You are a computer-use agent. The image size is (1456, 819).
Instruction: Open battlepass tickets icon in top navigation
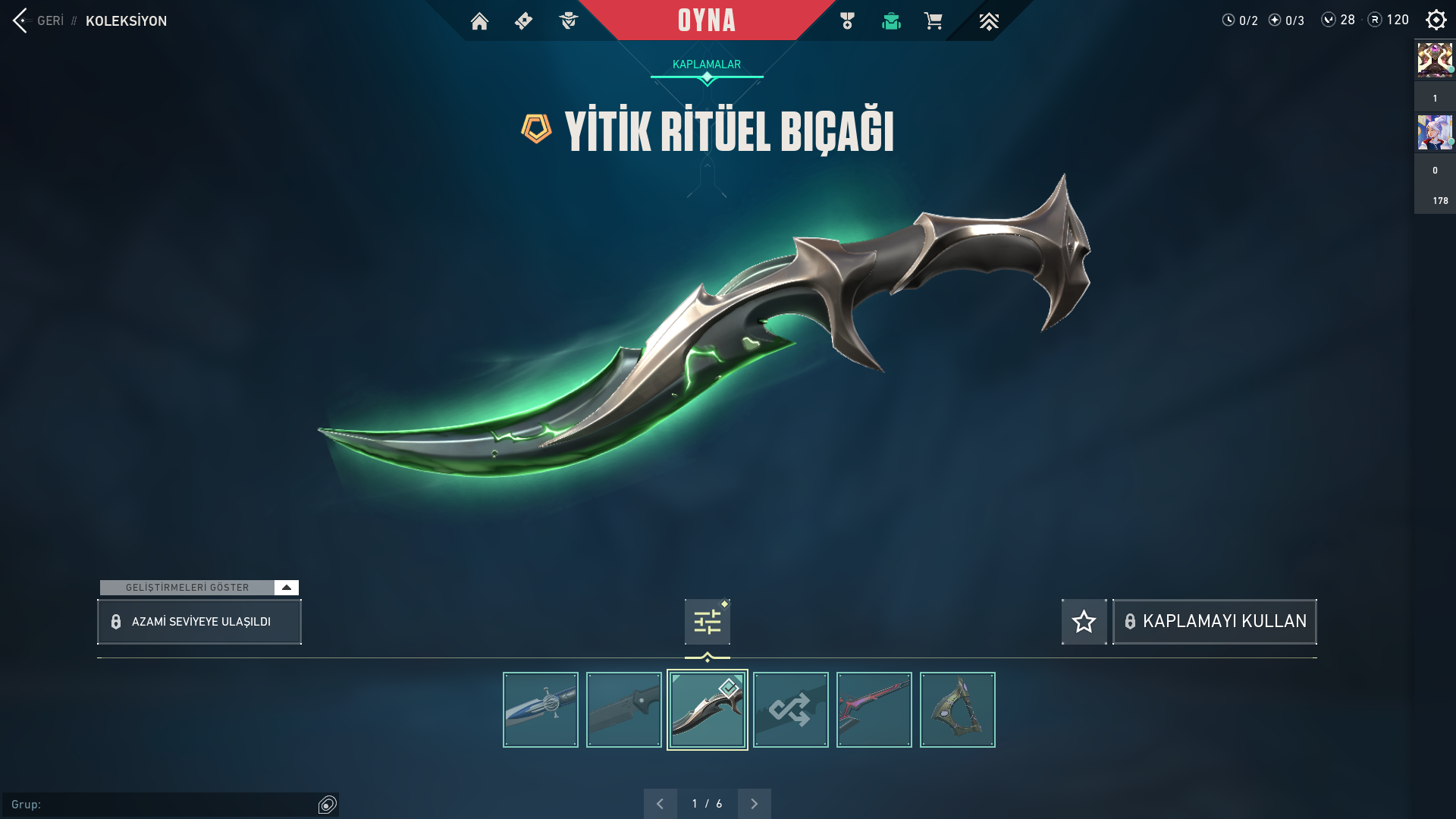[523, 21]
